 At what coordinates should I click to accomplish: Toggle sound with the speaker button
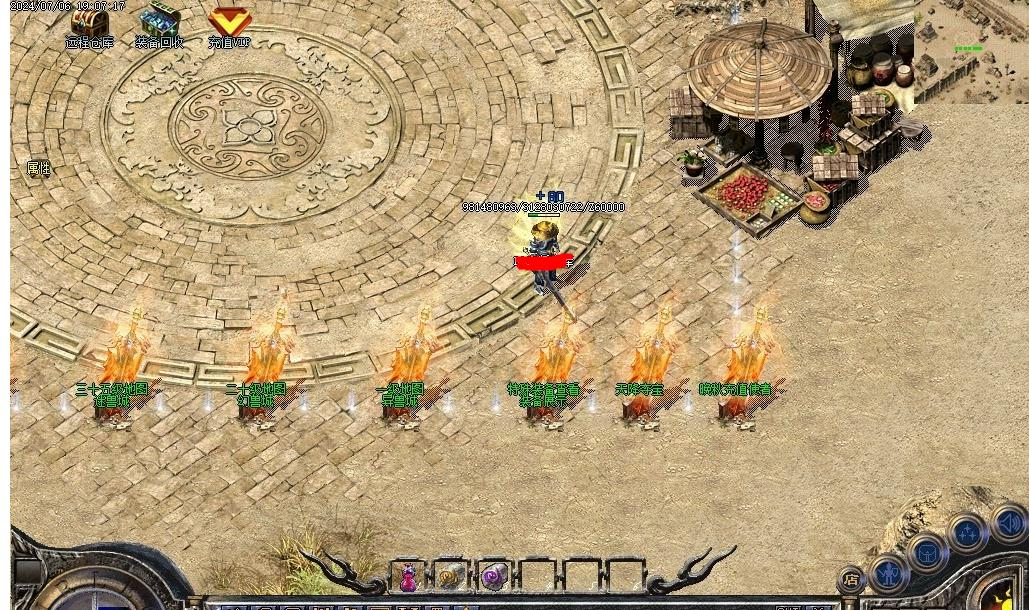point(1008,523)
